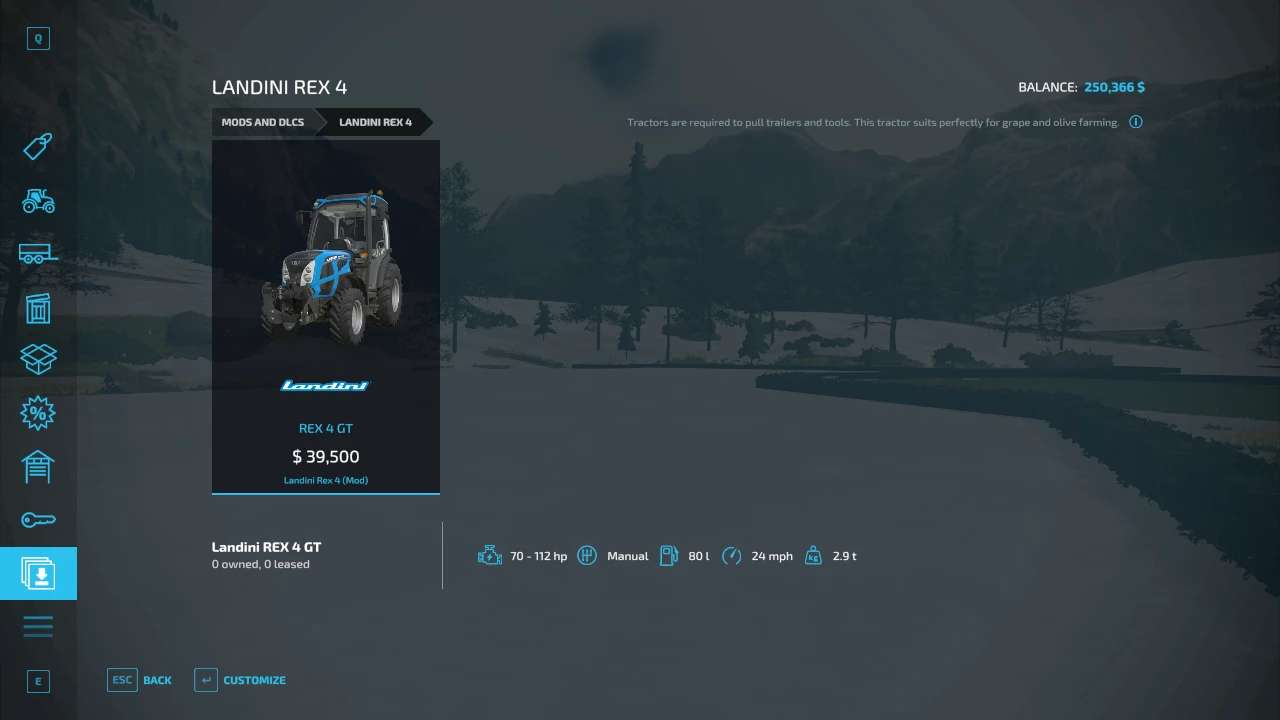Collapse the Mods and DLCs breadcrumb
1280x720 pixels.
(x=262, y=121)
